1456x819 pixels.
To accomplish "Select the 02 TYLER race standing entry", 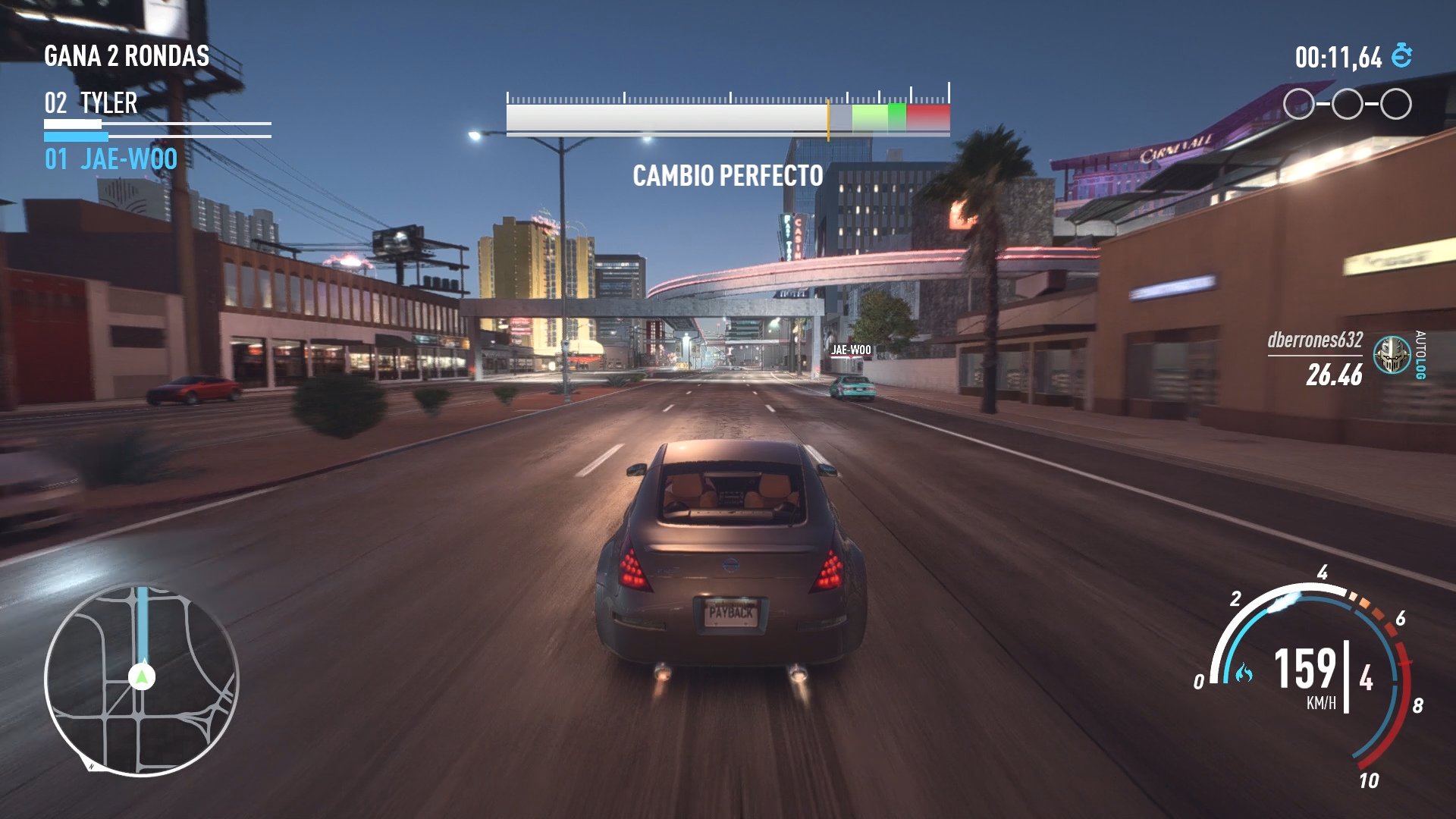I will (91, 103).
